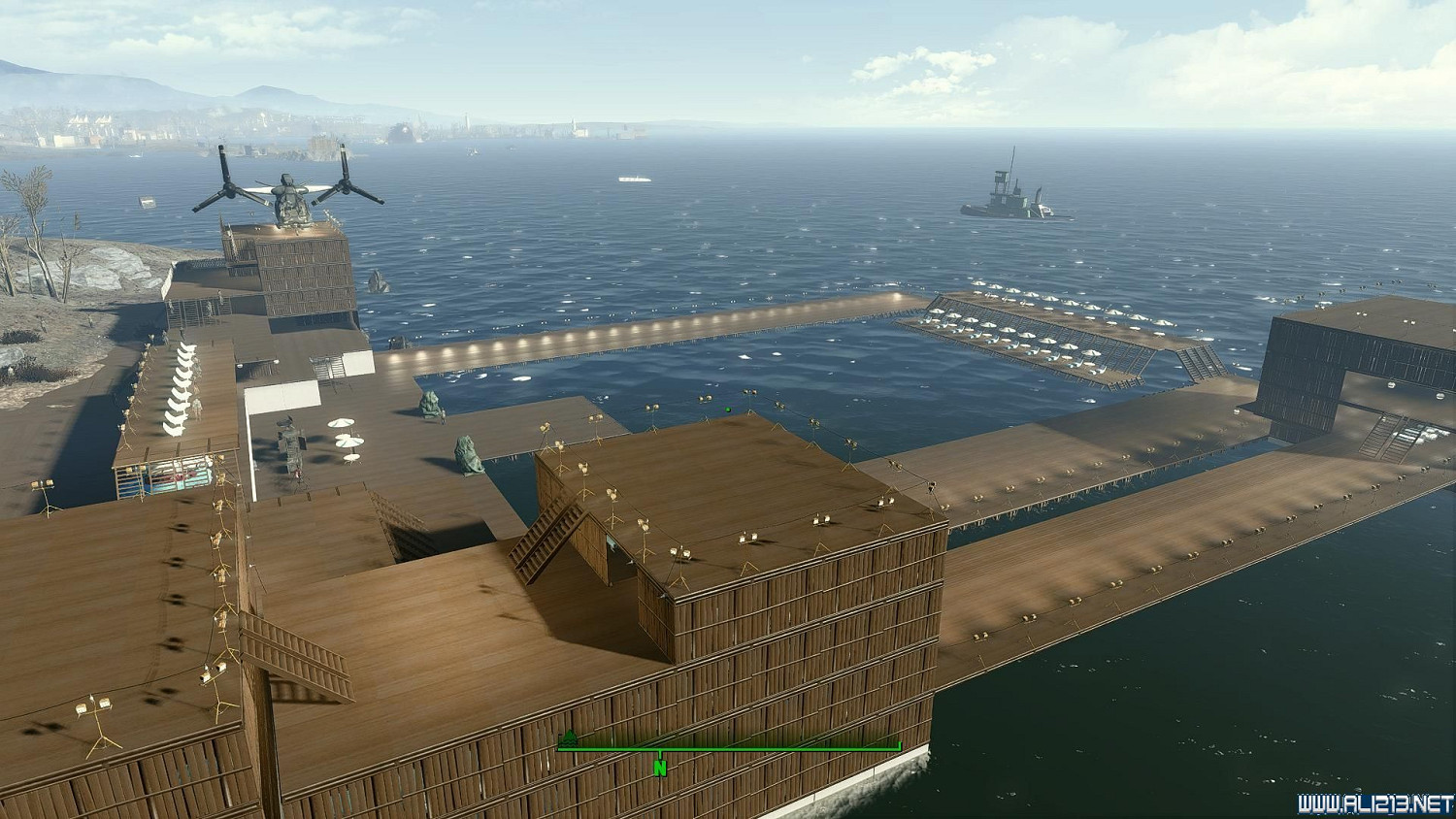Click the location marker icon on the compass
The height and width of the screenshot is (819, 1456).
(570, 738)
